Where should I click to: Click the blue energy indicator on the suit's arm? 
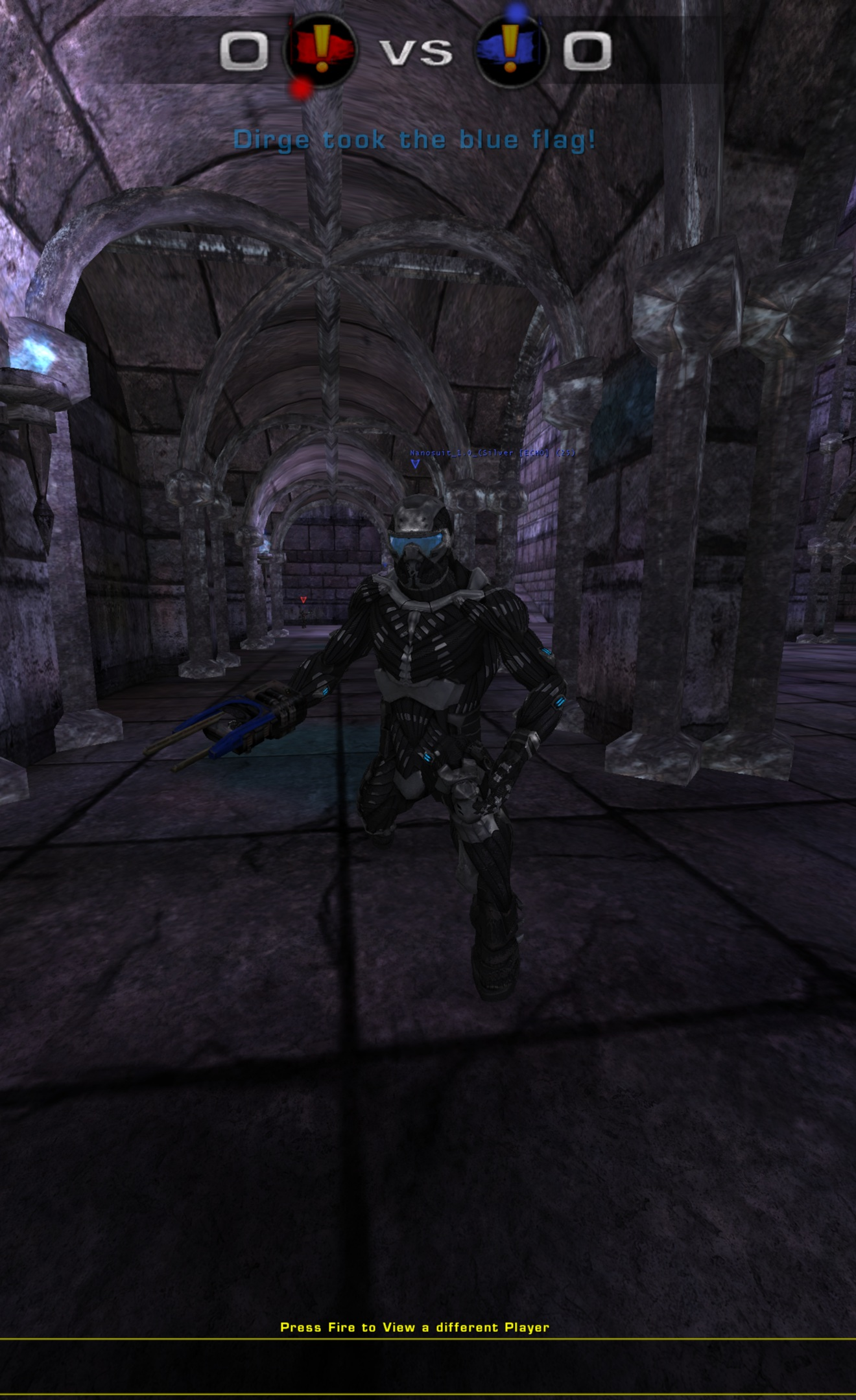[558, 701]
